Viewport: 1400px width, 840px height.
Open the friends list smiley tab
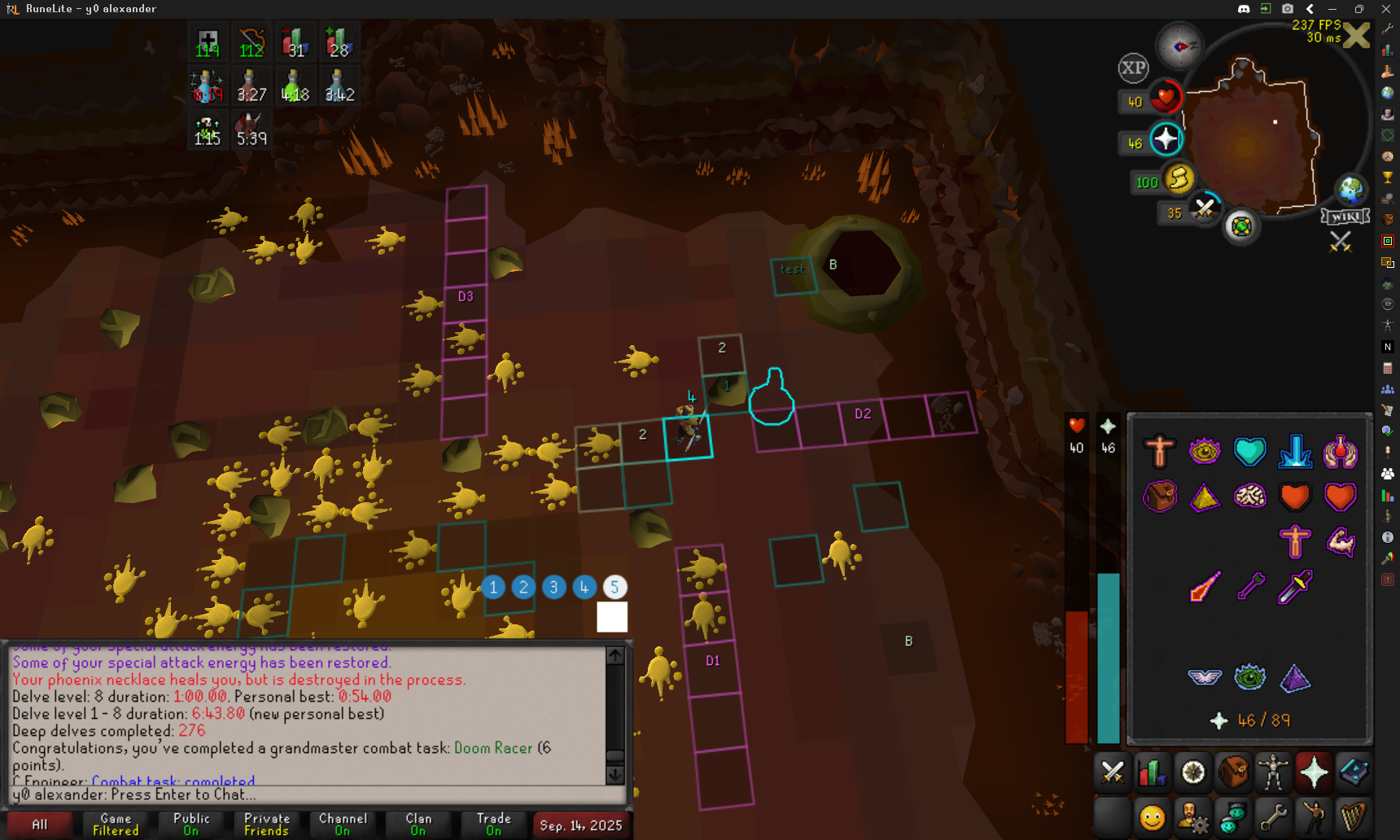coord(1152,816)
